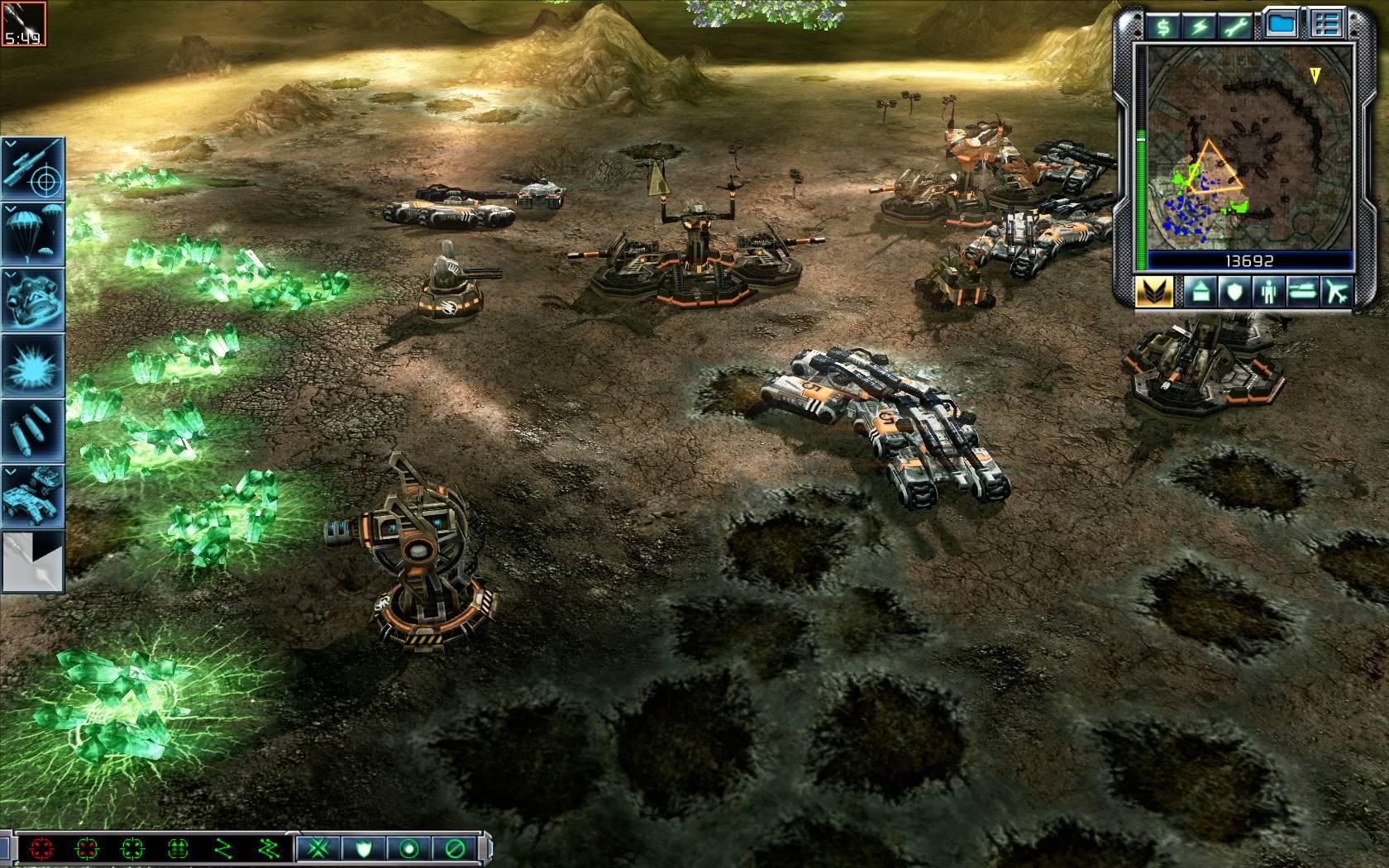Viewport: 1389px width, 868px height.
Task: Click the radar minimap
Action: point(1246,147)
